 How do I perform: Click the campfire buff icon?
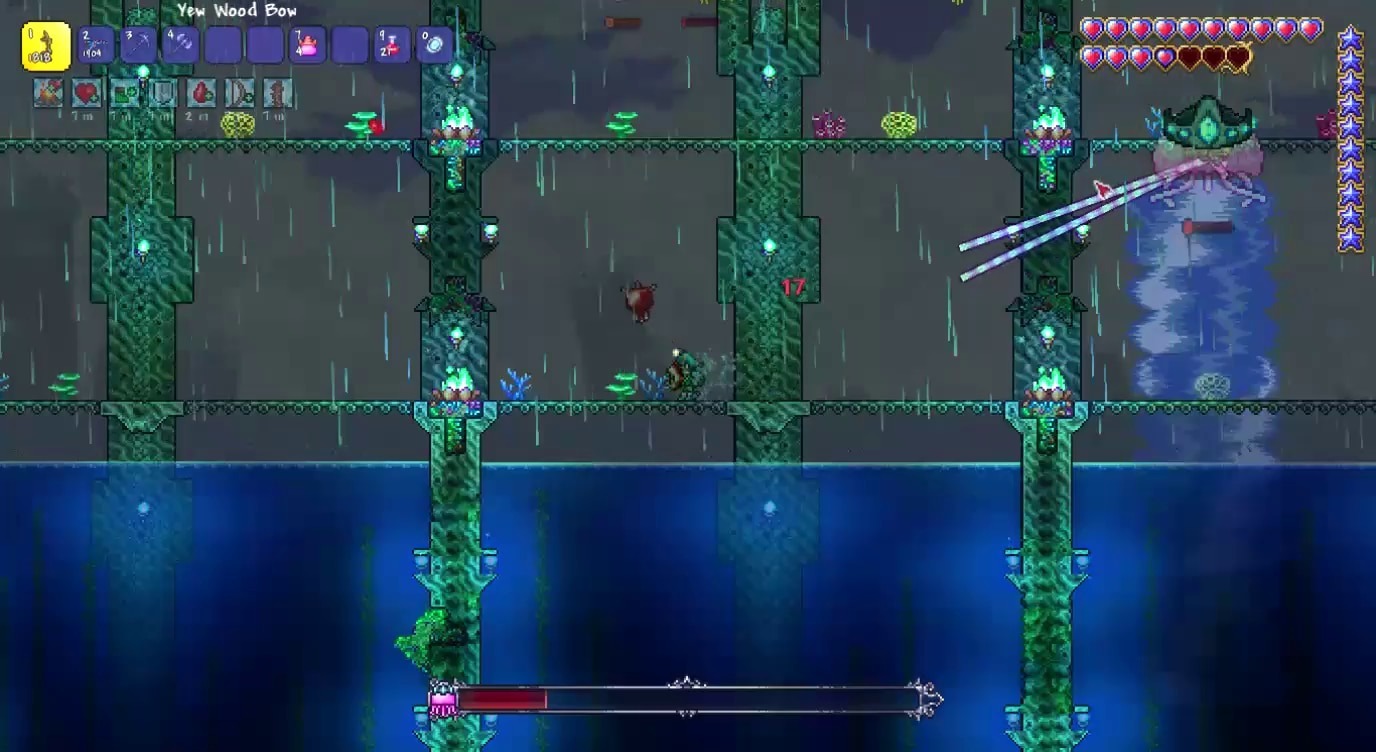tap(48, 93)
